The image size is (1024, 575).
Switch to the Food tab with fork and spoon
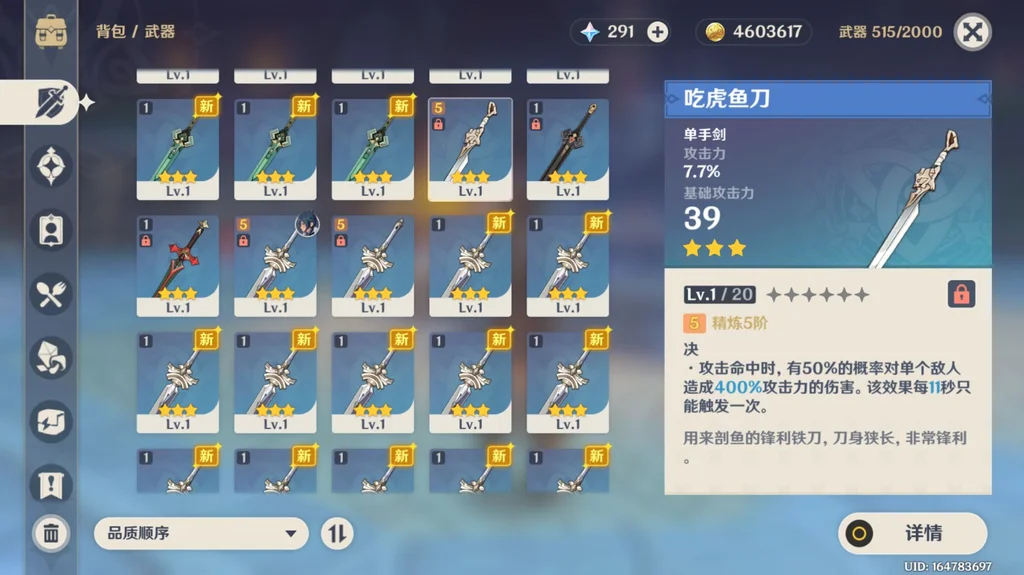click(x=52, y=292)
